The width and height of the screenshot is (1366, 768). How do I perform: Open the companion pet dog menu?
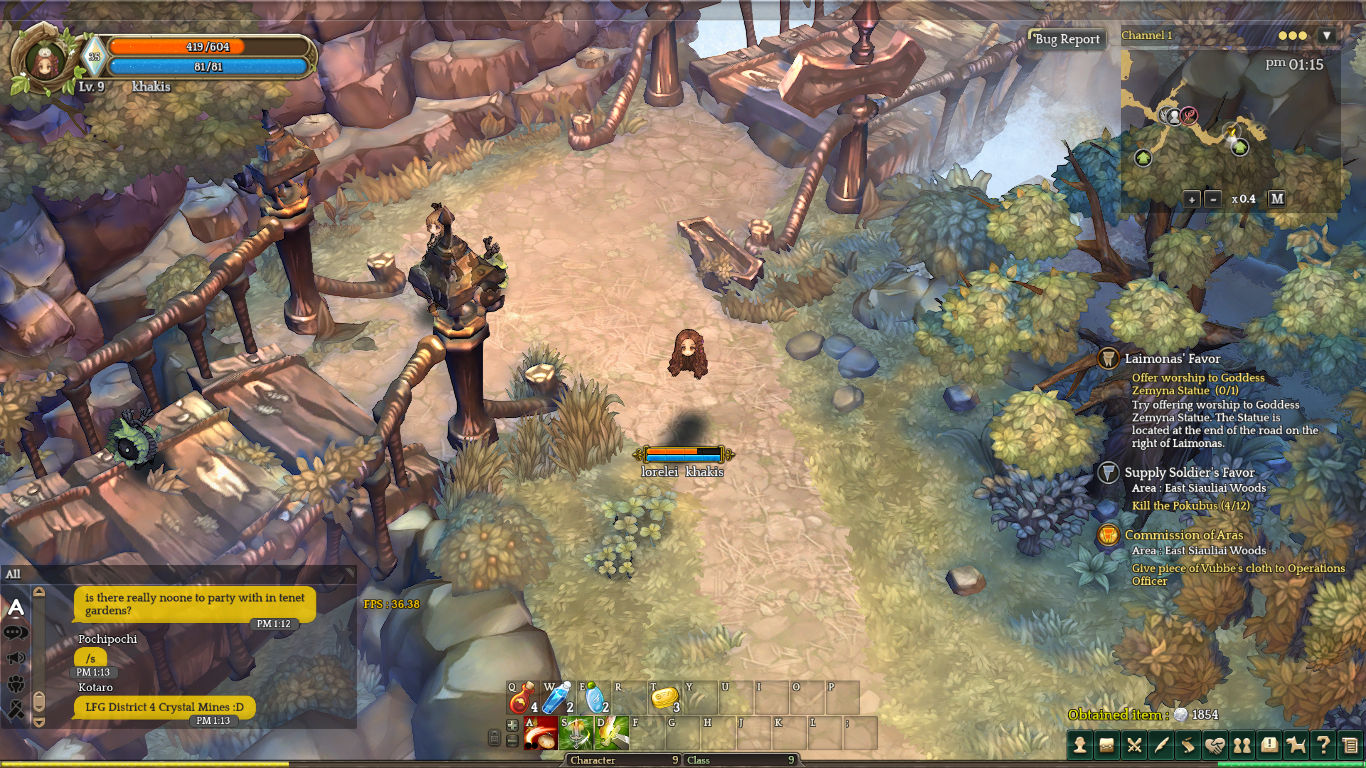click(x=1296, y=745)
